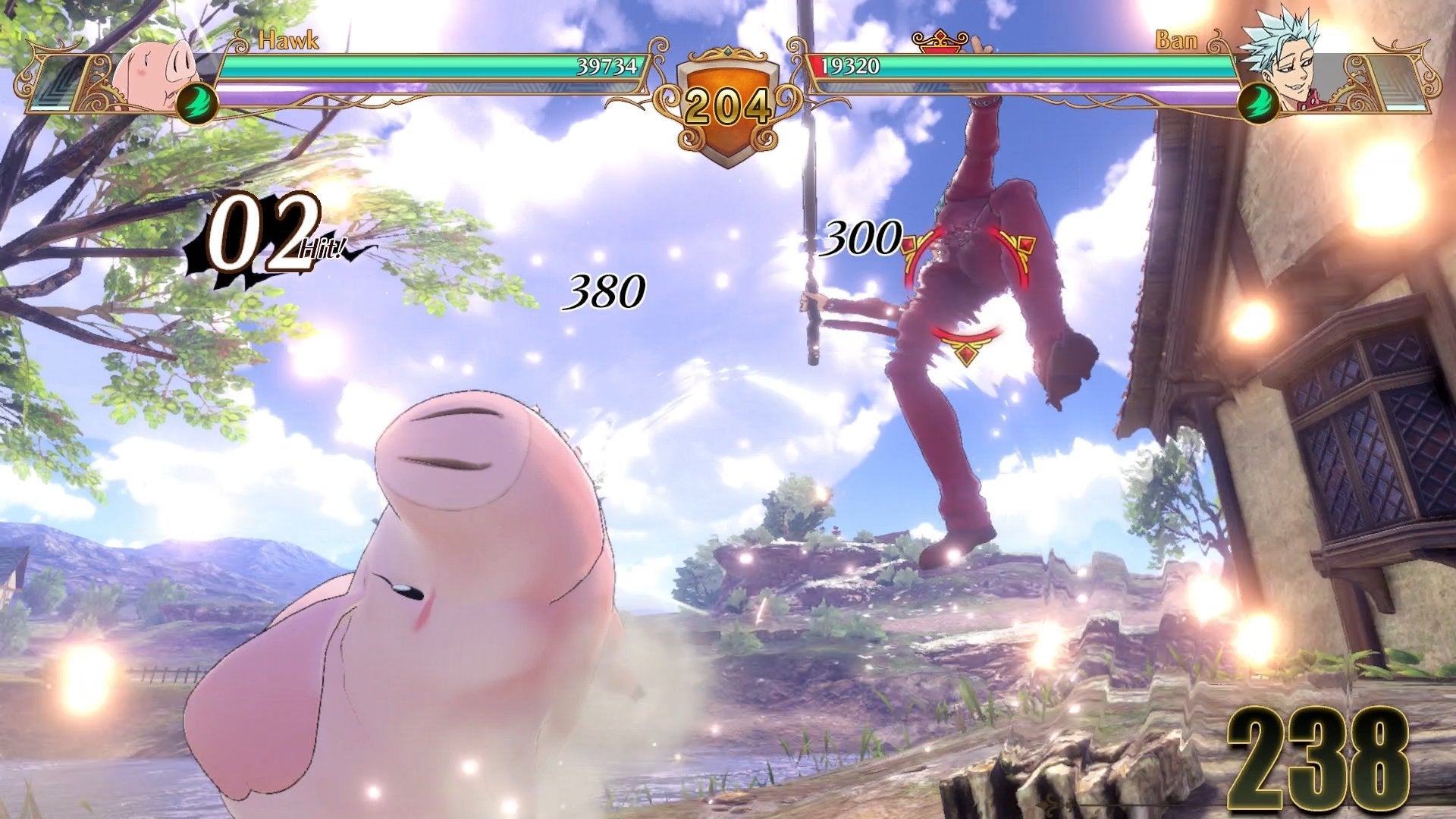The image size is (1456, 819).
Task: Click the 300 damage number near Ban
Action: click(864, 239)
